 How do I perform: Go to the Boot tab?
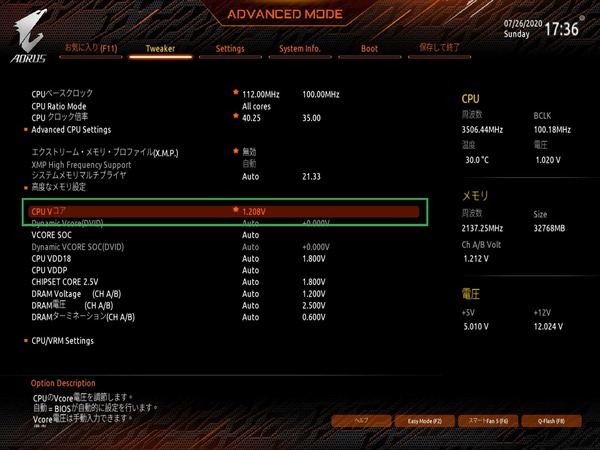[369, 48]
